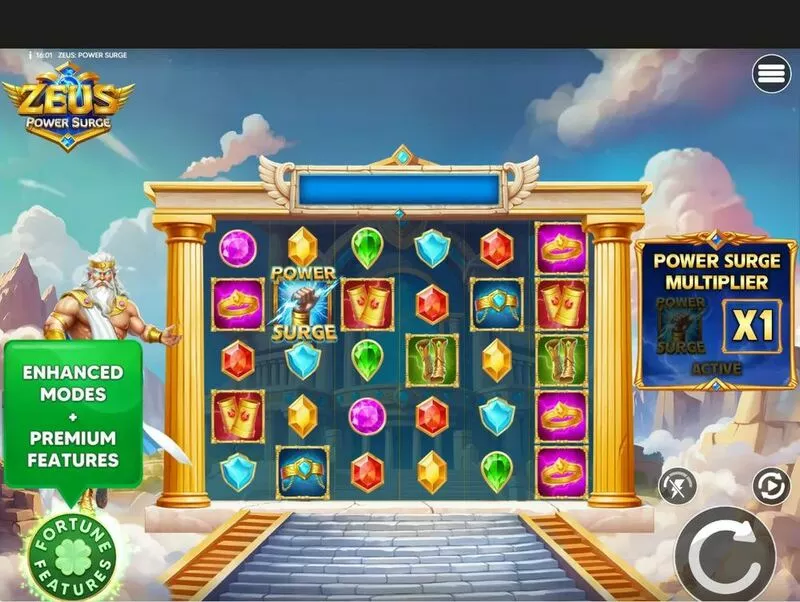Screen dimensions: 800x602
Task: Open the small info icon beside the clock
Action: [30, 55]
